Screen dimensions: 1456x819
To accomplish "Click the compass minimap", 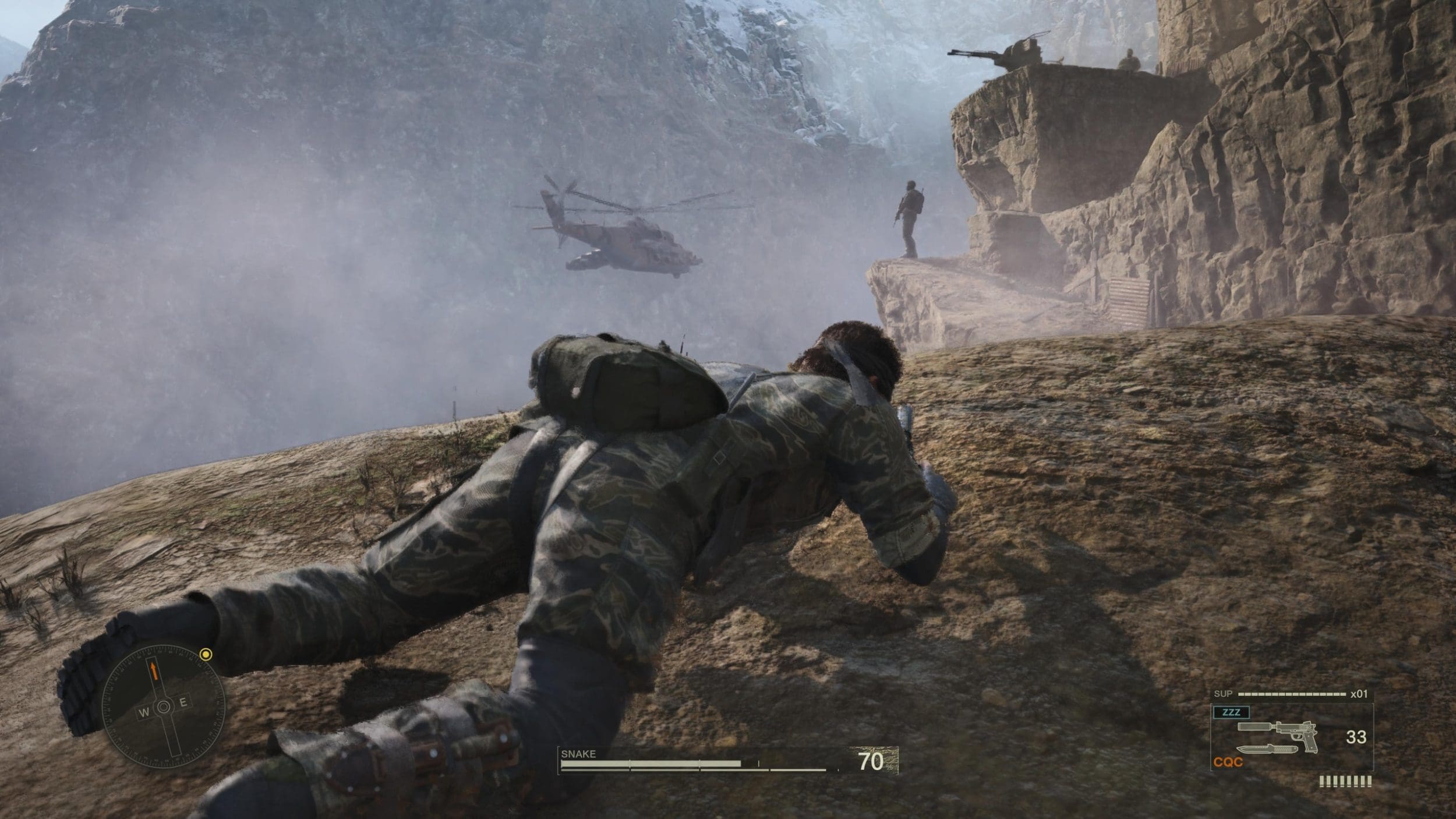I will pos(164,707).
